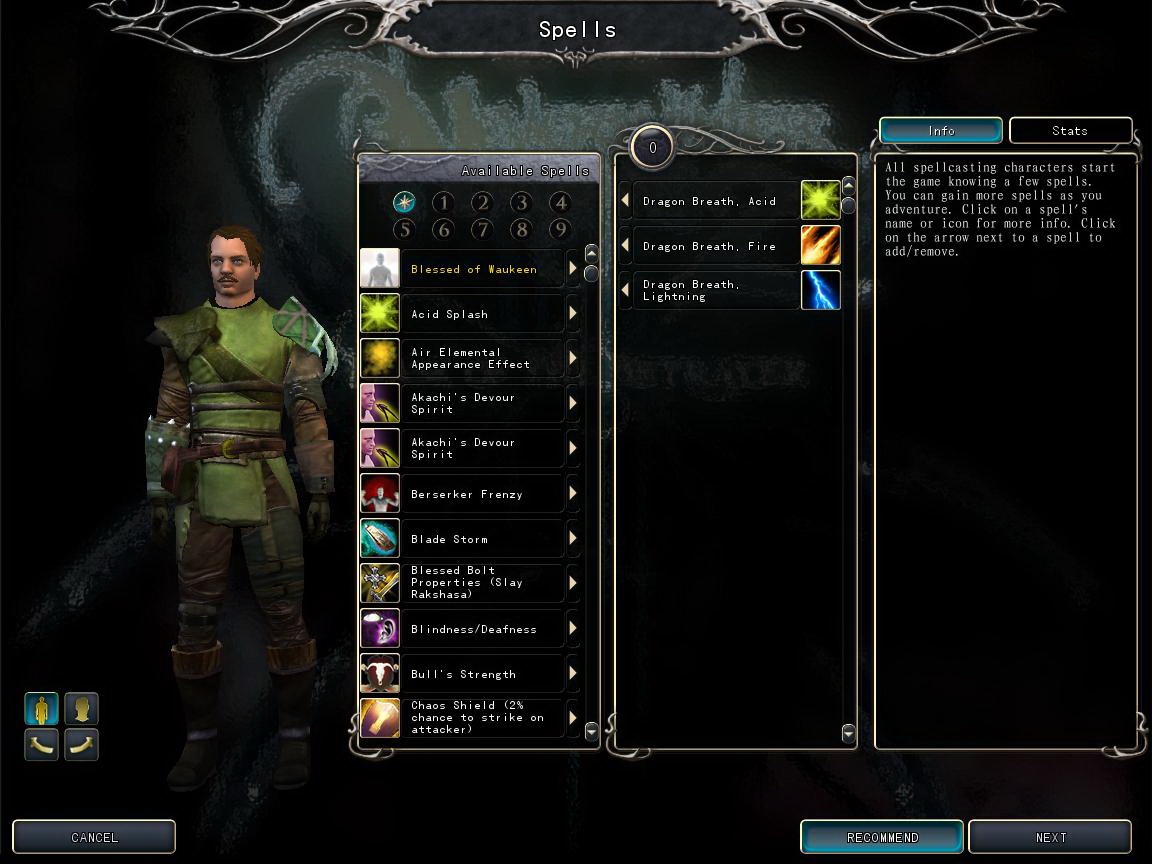Click the Recommend button
The height and width of the screenshot is (864, 1152).
tap(882, 837)
